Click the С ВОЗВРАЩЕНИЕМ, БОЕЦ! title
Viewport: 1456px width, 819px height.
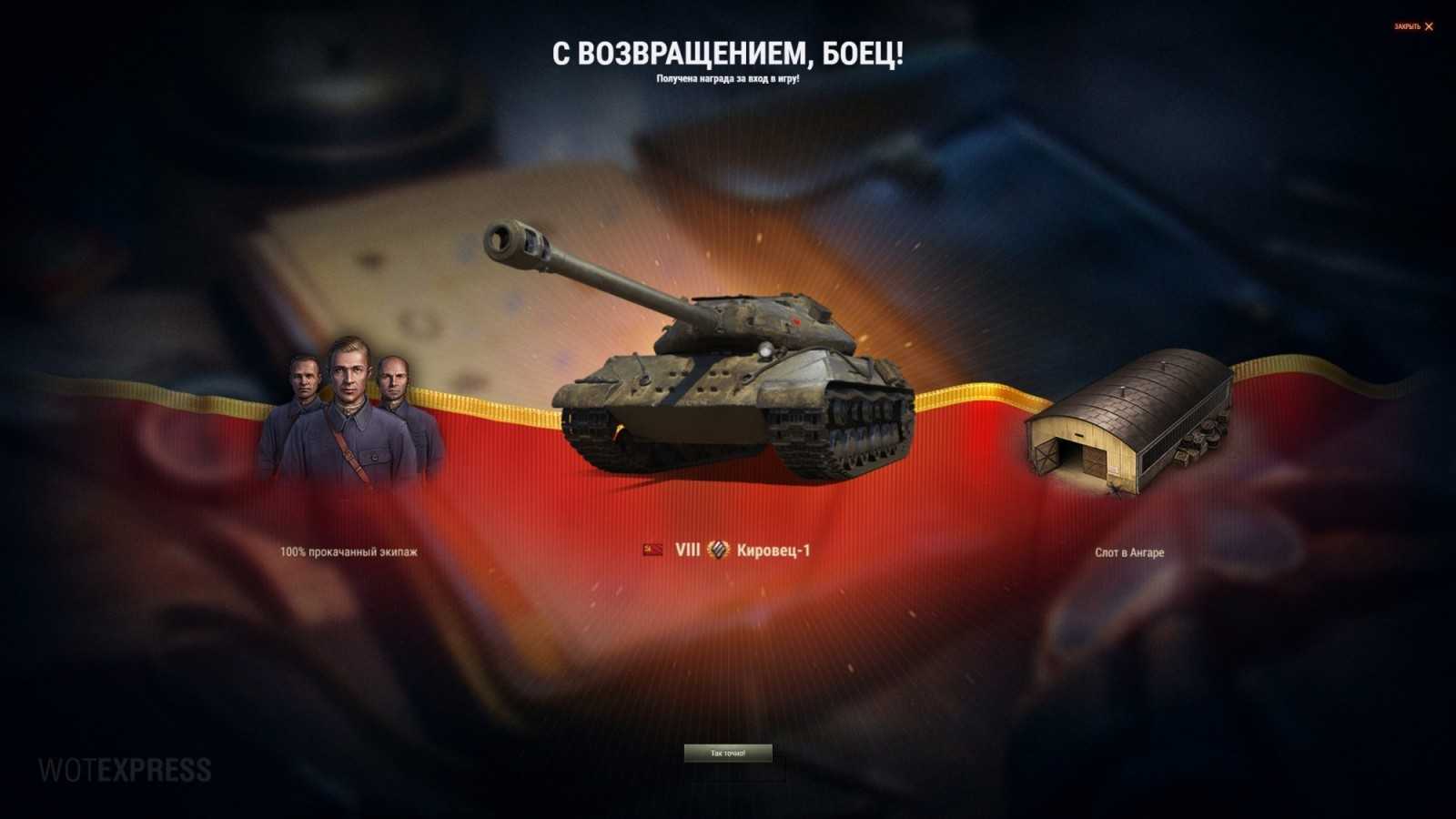(728, 52)
